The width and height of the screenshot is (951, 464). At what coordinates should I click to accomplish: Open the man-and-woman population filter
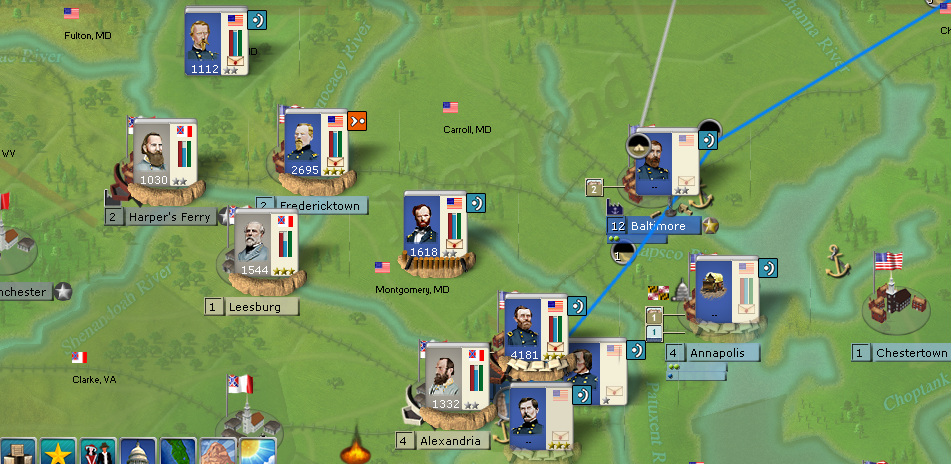pos(98,452)
